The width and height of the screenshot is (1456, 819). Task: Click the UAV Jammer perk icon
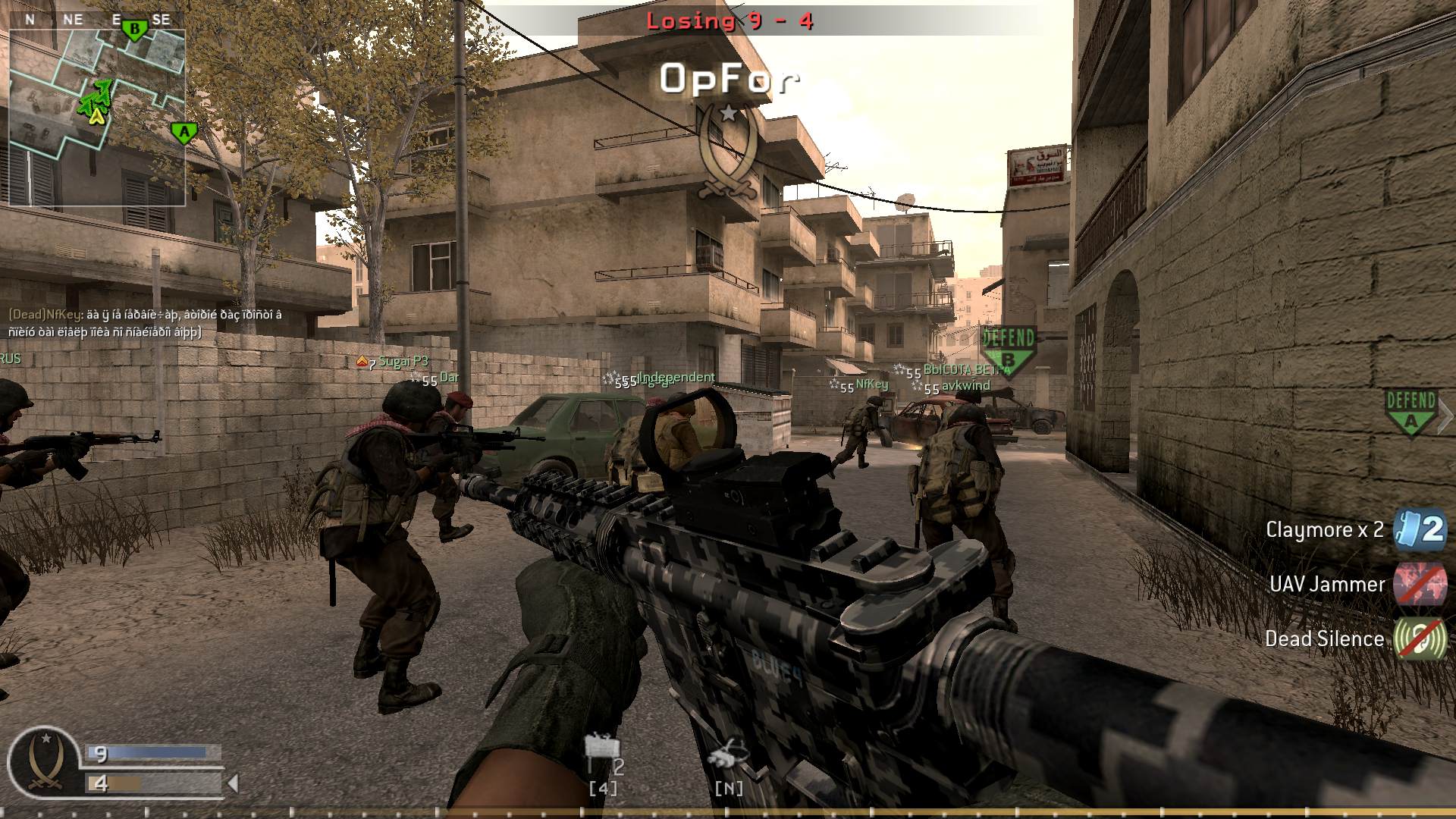(1420, 585)
